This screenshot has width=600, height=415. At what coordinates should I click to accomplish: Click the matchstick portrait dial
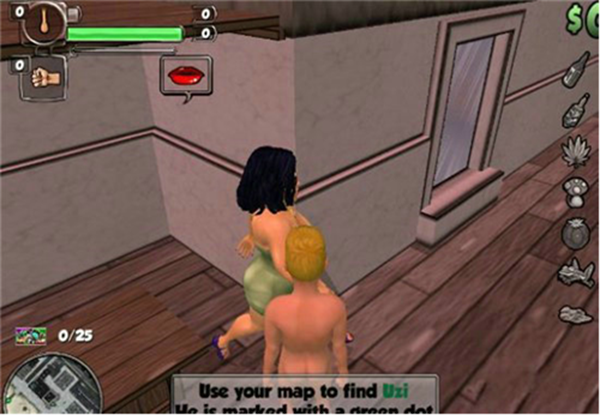[44, 22]
